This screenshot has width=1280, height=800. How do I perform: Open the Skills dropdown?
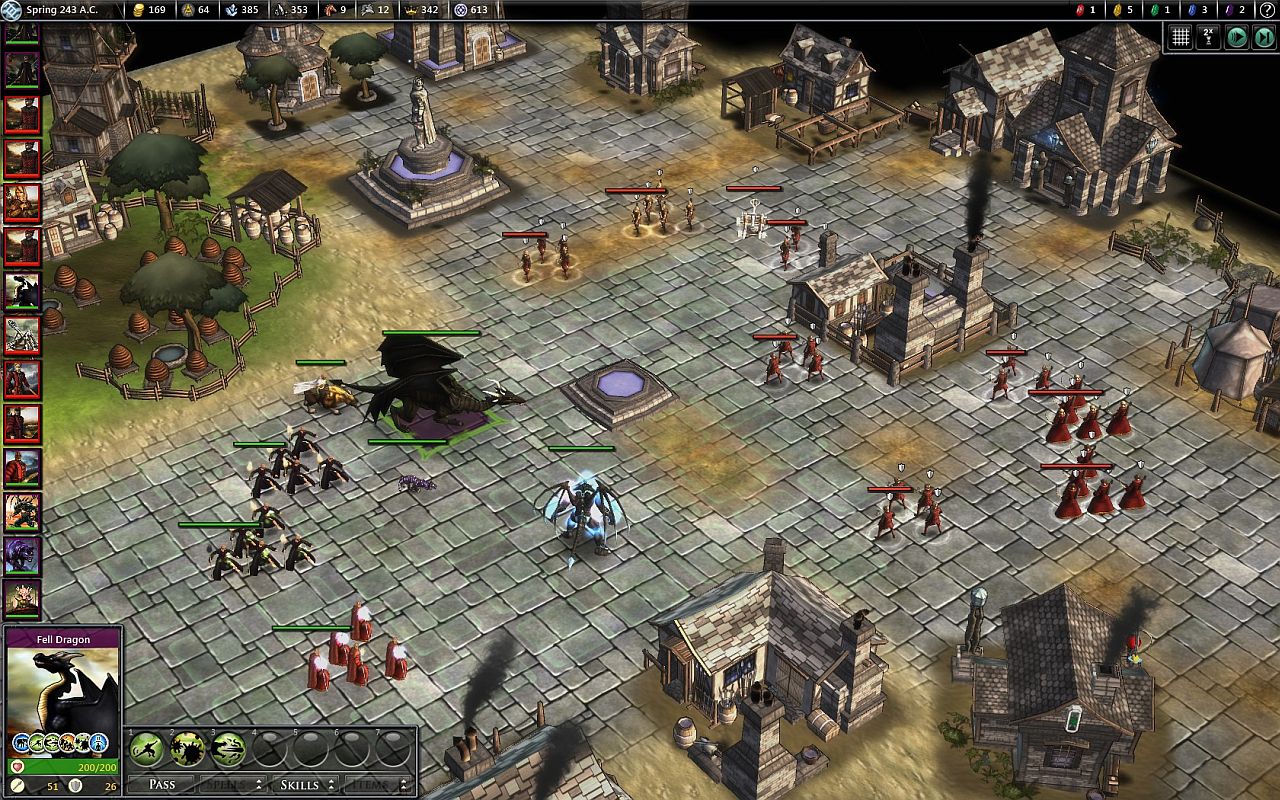tap(304, 785)
